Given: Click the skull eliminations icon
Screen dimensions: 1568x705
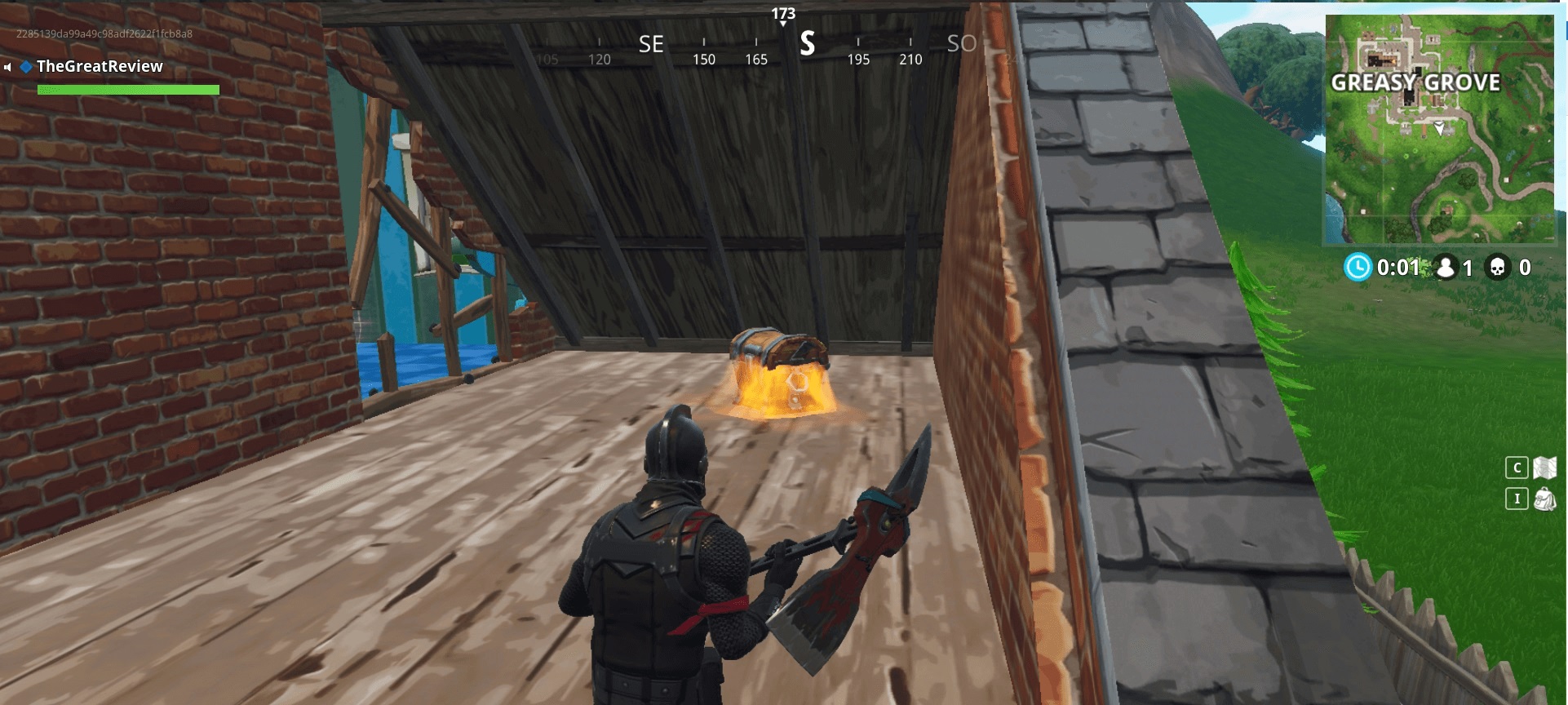Looking at the screenshot, I should coord(1498,267).
